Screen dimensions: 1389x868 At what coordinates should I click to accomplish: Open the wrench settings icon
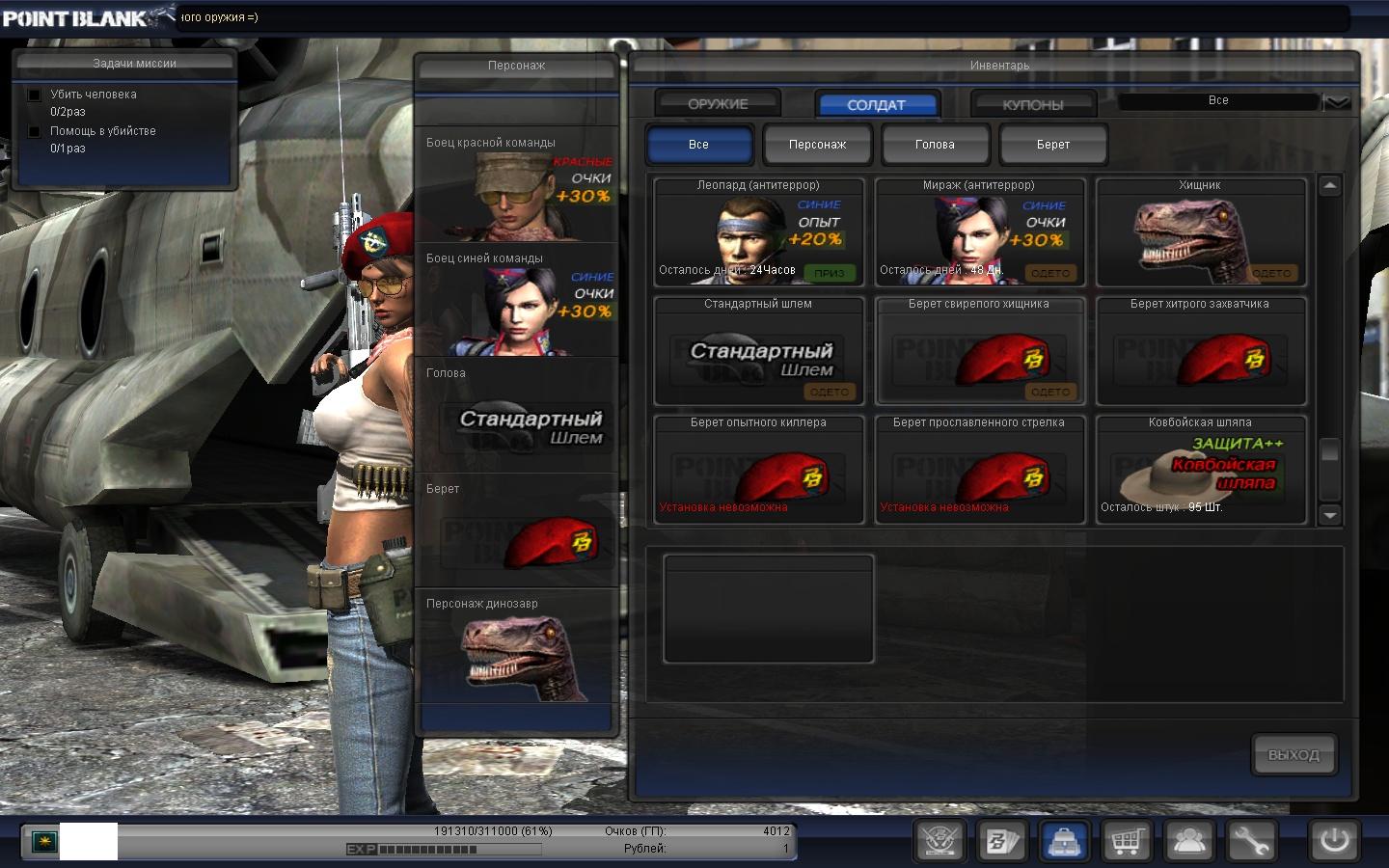point(1249,841)
